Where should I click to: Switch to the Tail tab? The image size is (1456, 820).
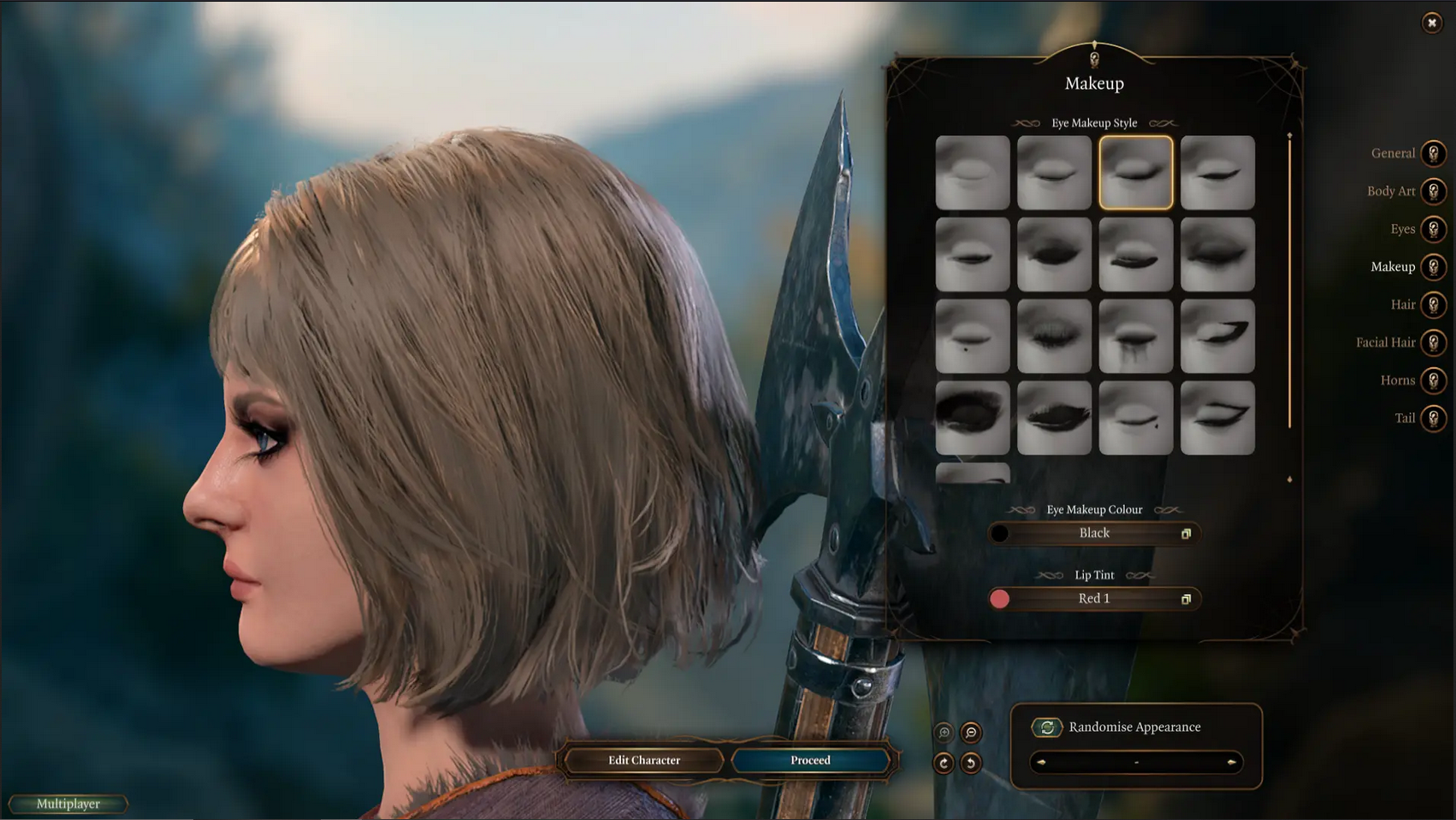pyautogui.click(x=1433, y=419)
